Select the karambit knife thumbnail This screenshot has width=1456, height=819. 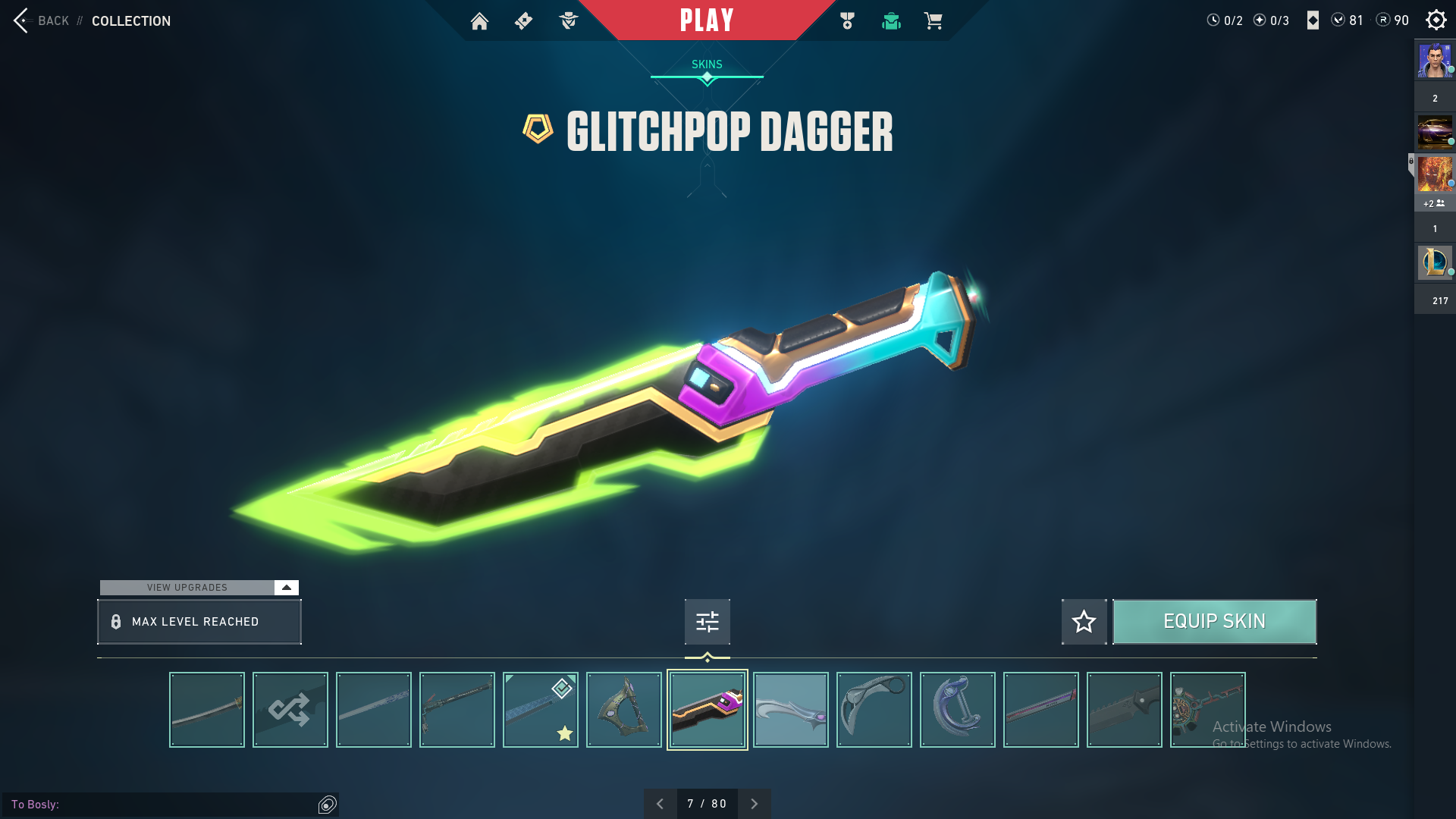click(874, 710)
